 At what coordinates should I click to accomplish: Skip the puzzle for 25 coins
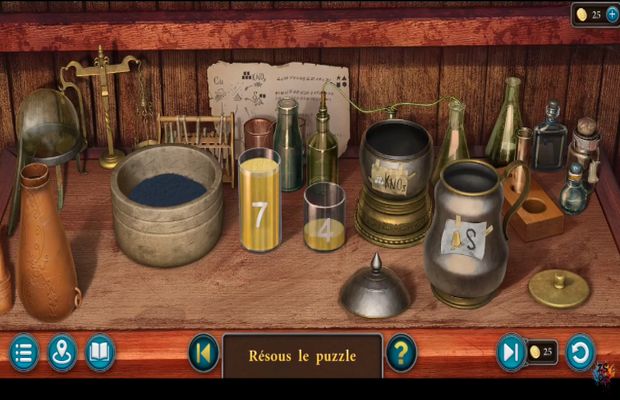(x=512, y=353)
